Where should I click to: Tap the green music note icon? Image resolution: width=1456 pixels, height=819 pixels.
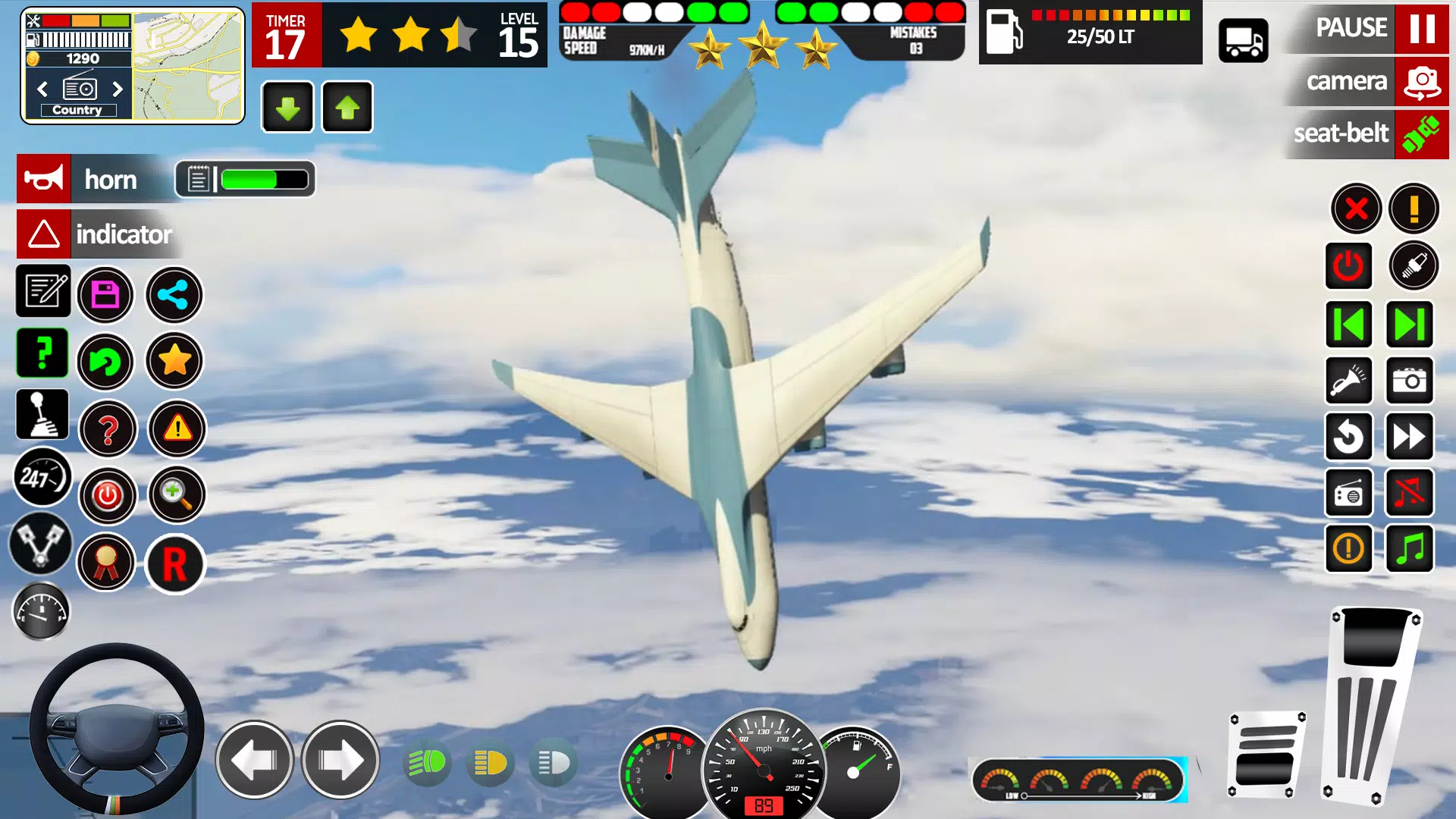click(x=1409, y=548)
